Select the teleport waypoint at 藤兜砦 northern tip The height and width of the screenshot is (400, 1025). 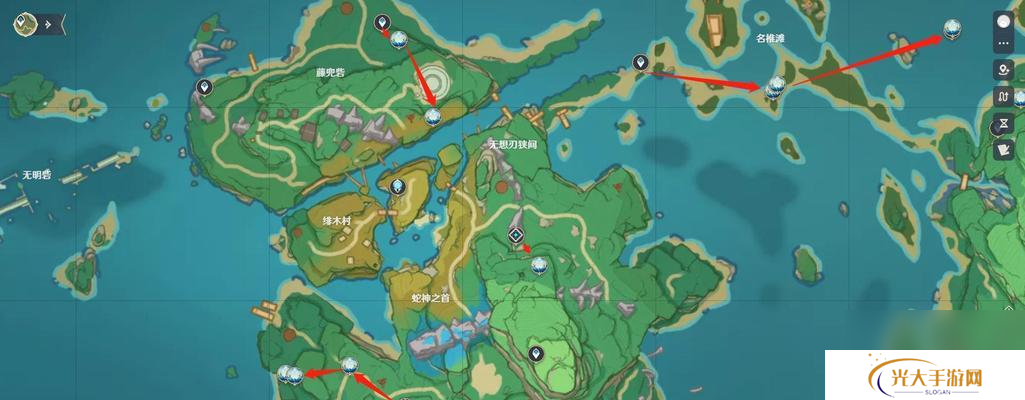tap(381, 22)
